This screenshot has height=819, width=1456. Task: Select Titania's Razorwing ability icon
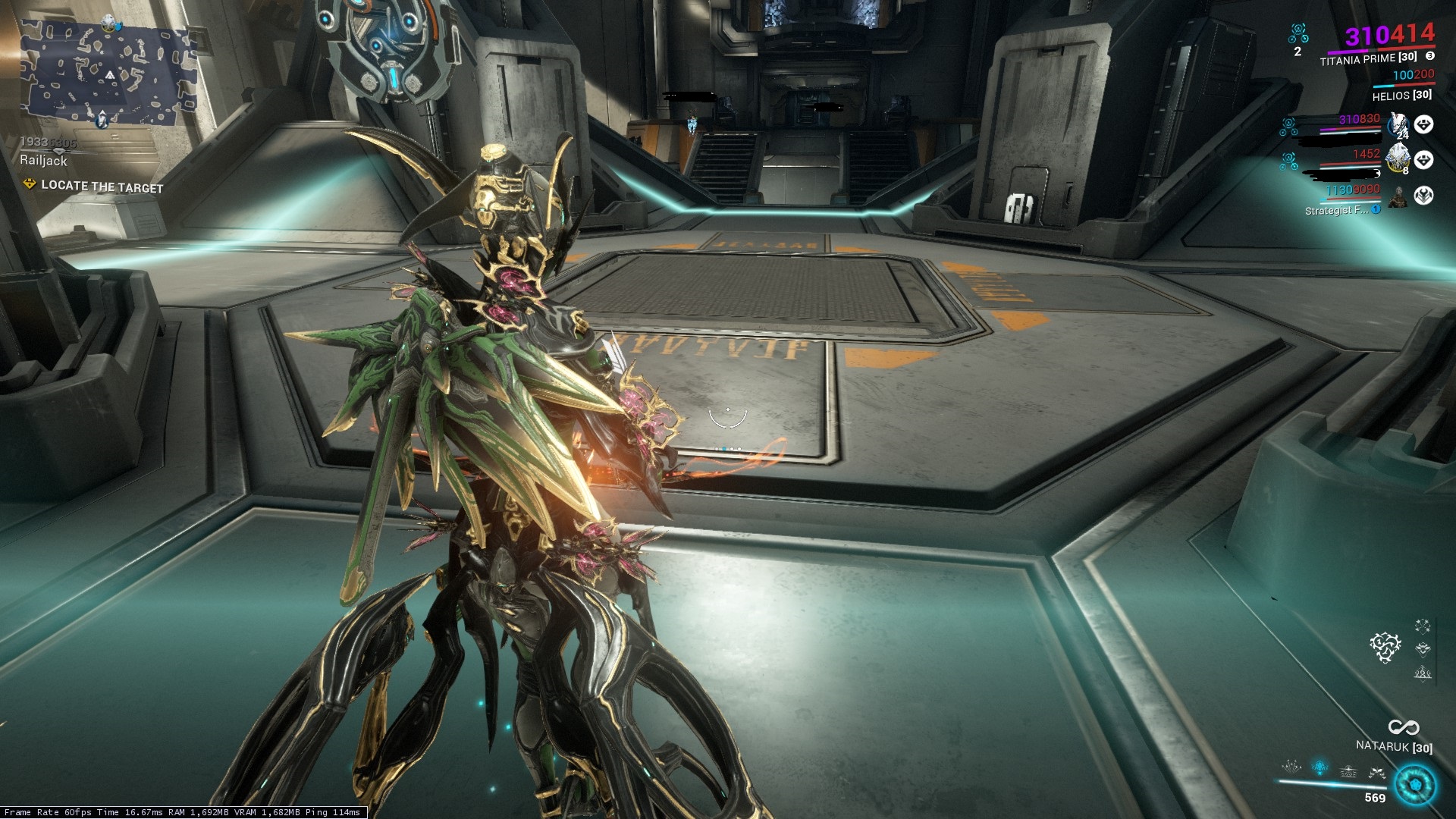pyautogui.click(x=1376, y=772)
